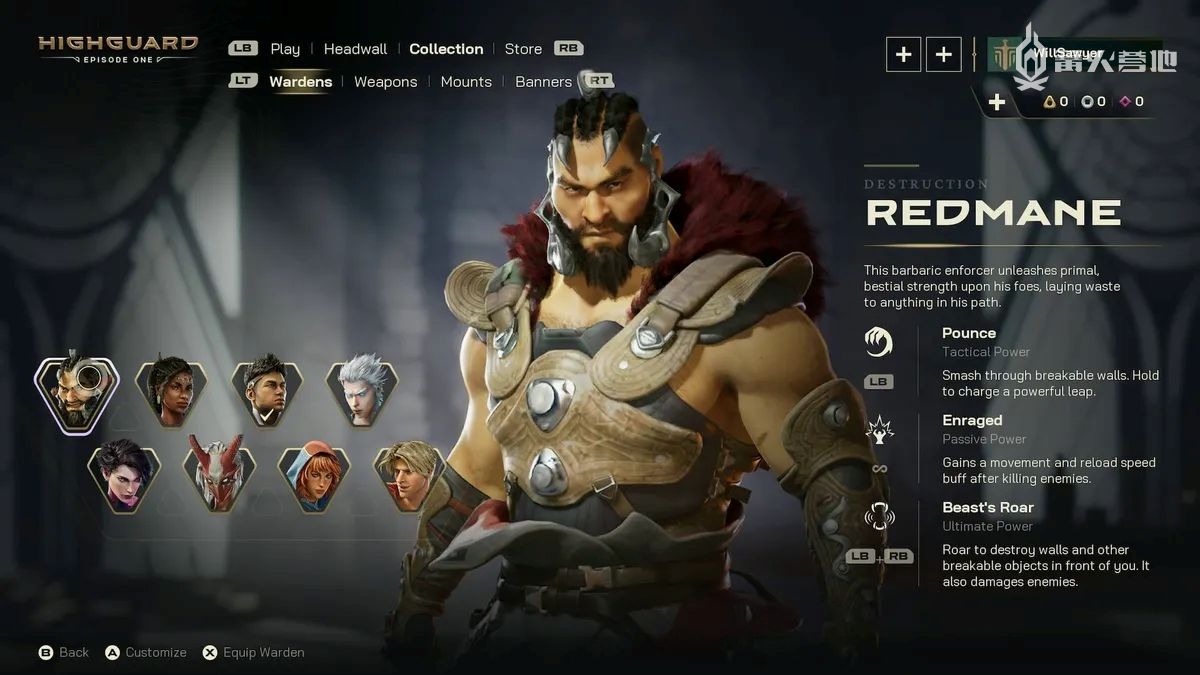Select the bearded Redmane warden portrait
1200x675 pixels.
click(x=76, y=393)
